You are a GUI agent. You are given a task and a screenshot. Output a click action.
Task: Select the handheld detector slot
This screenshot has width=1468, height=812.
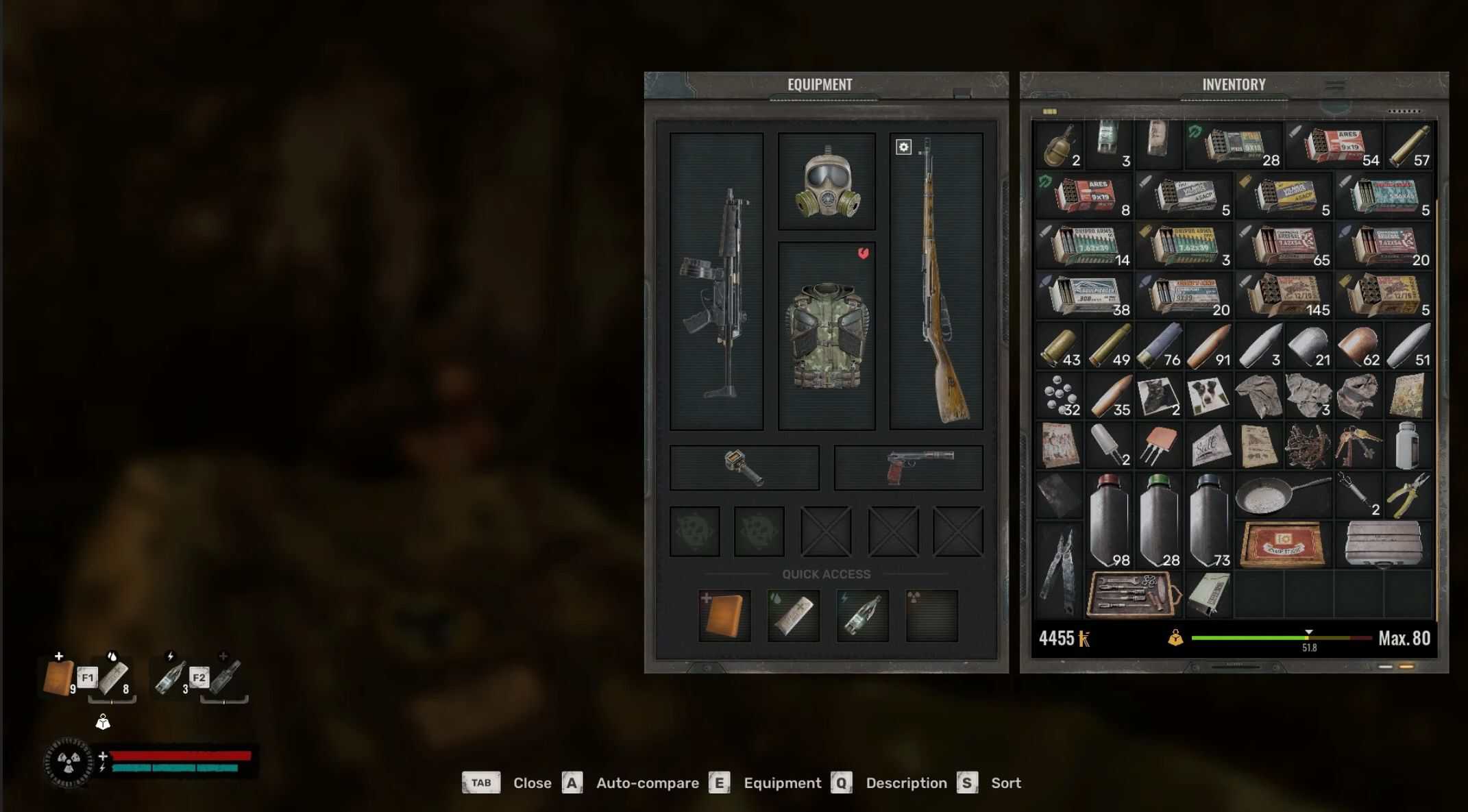click(744, 467)
